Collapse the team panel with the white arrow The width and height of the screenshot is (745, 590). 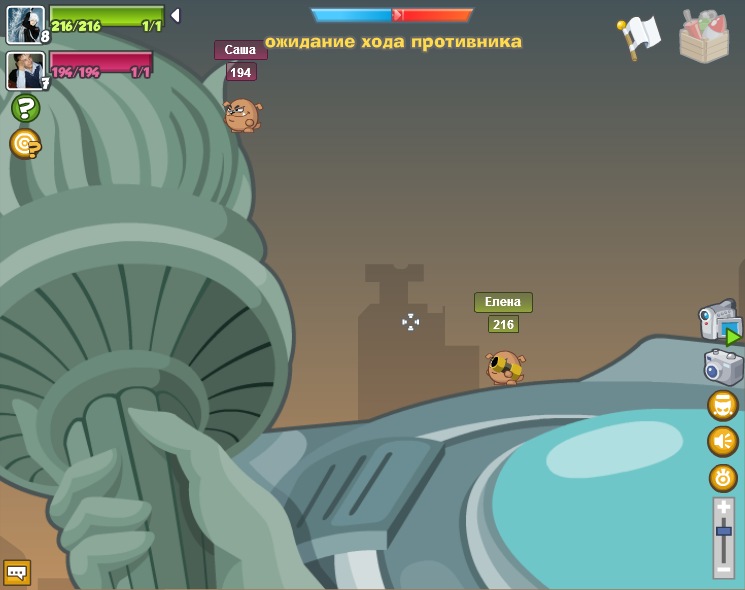pyautogui.click(x=175, y=15)
